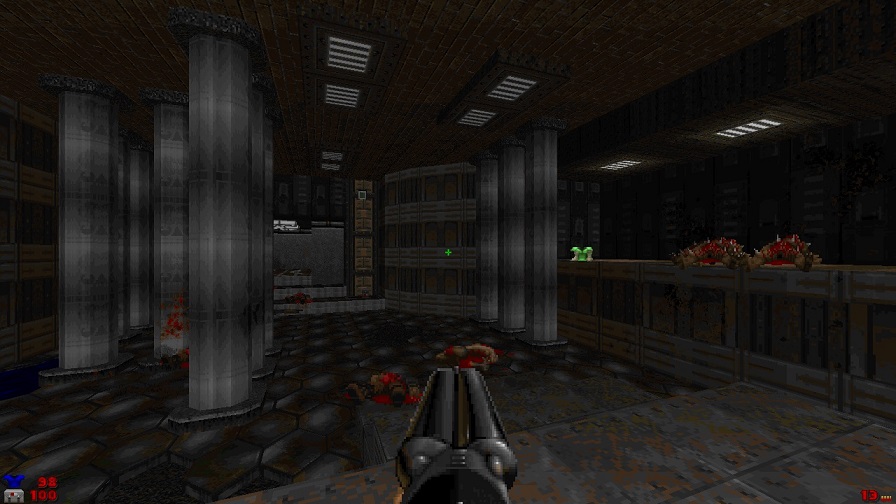Click the blue armor vest icon
Viewport: 896px width, 504px height.
point(13,482)
